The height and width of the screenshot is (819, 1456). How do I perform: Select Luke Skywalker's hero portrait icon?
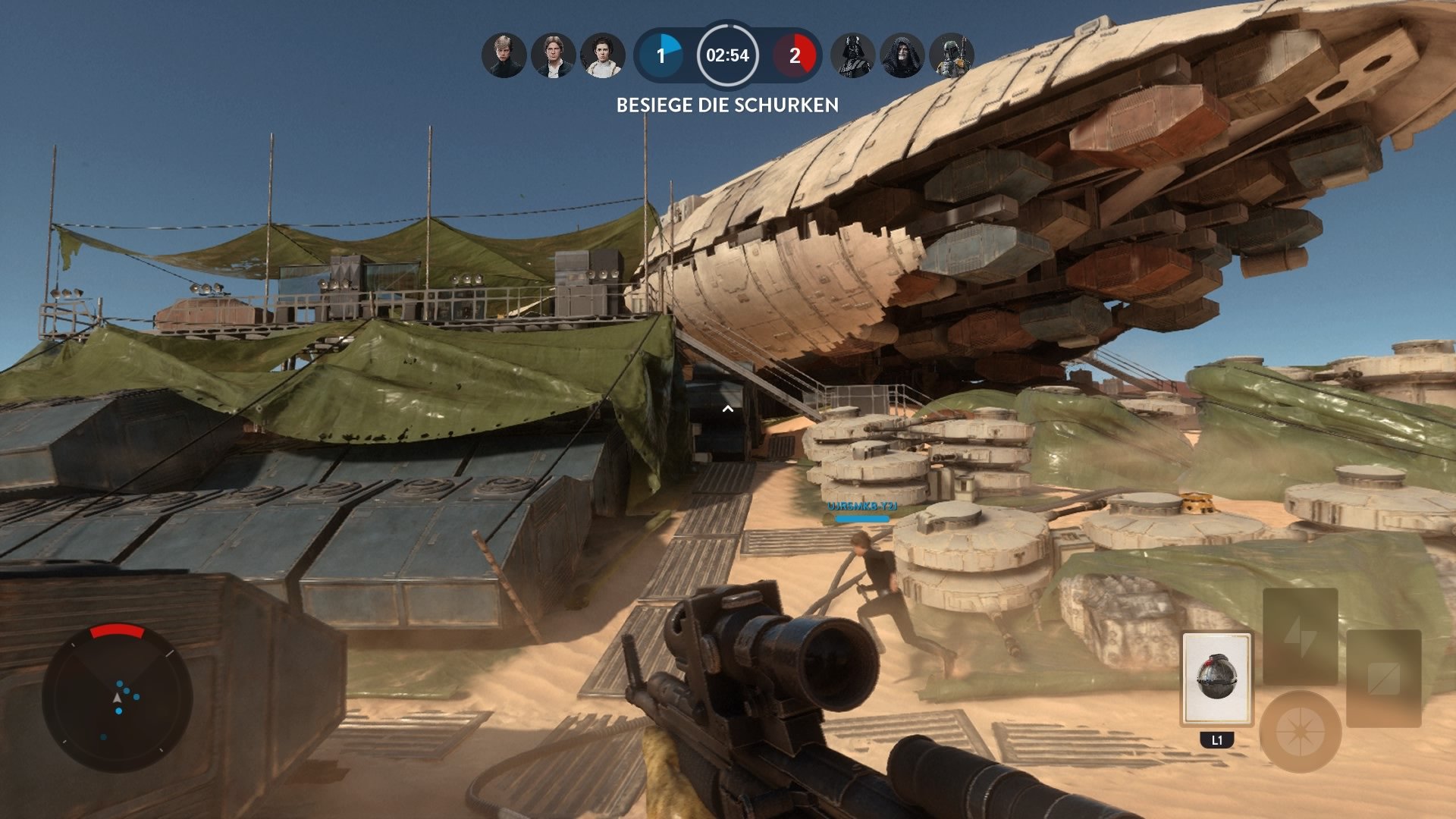[504, 55]
